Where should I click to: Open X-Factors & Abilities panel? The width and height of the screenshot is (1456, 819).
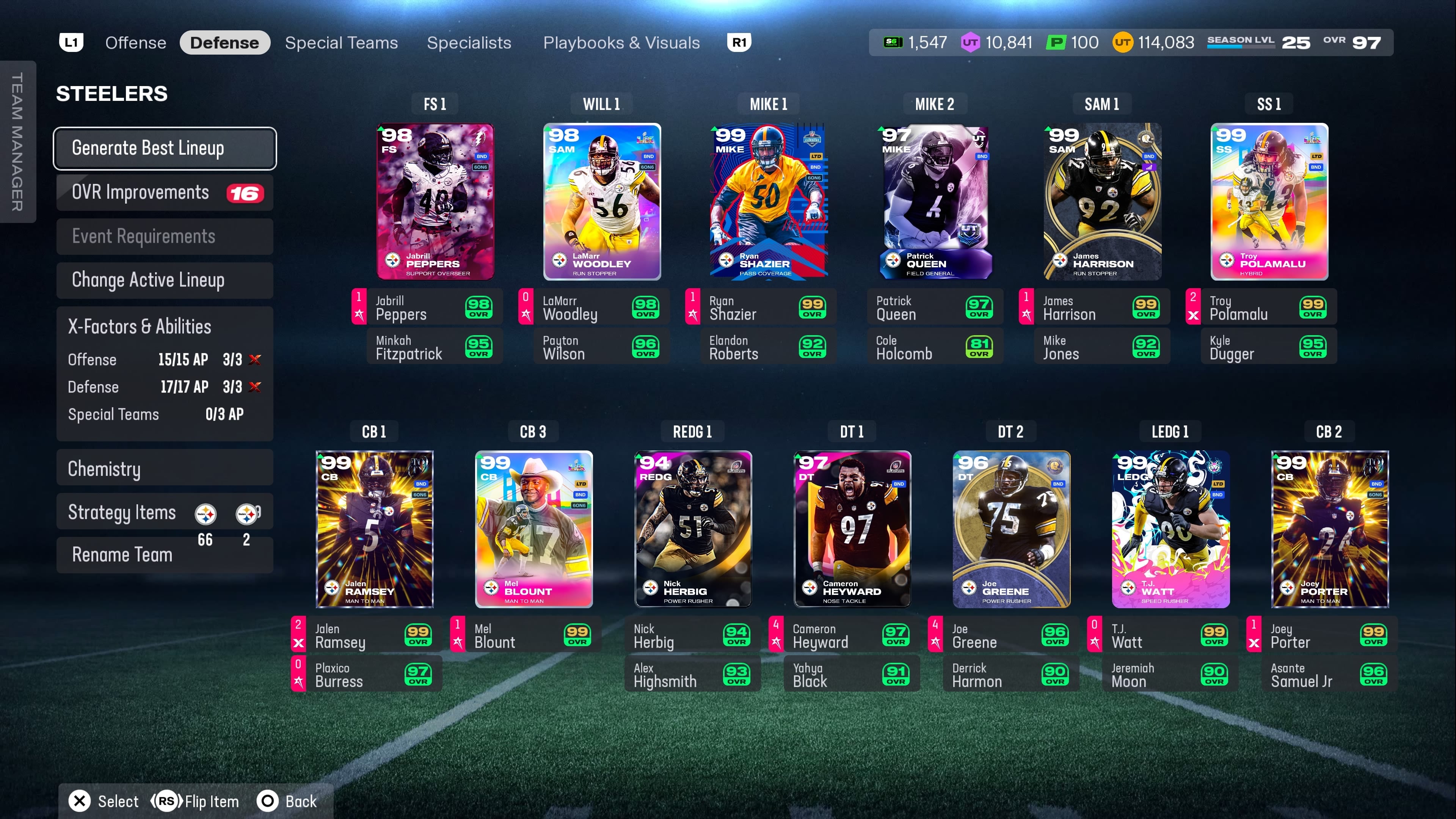coord(139,327)
